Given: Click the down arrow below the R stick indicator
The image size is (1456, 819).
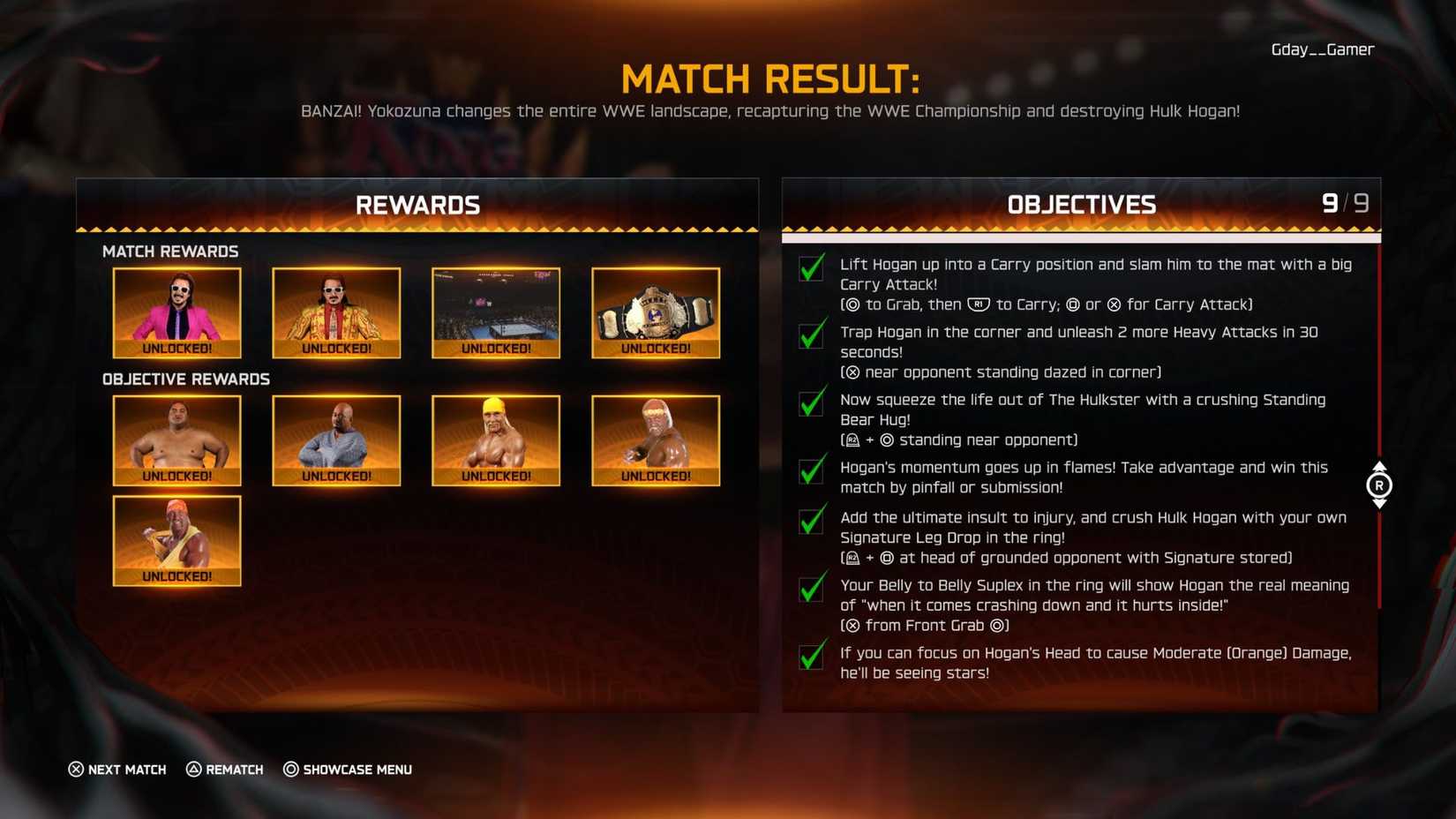Looking at the screenshot, I should coord(1379,504).
